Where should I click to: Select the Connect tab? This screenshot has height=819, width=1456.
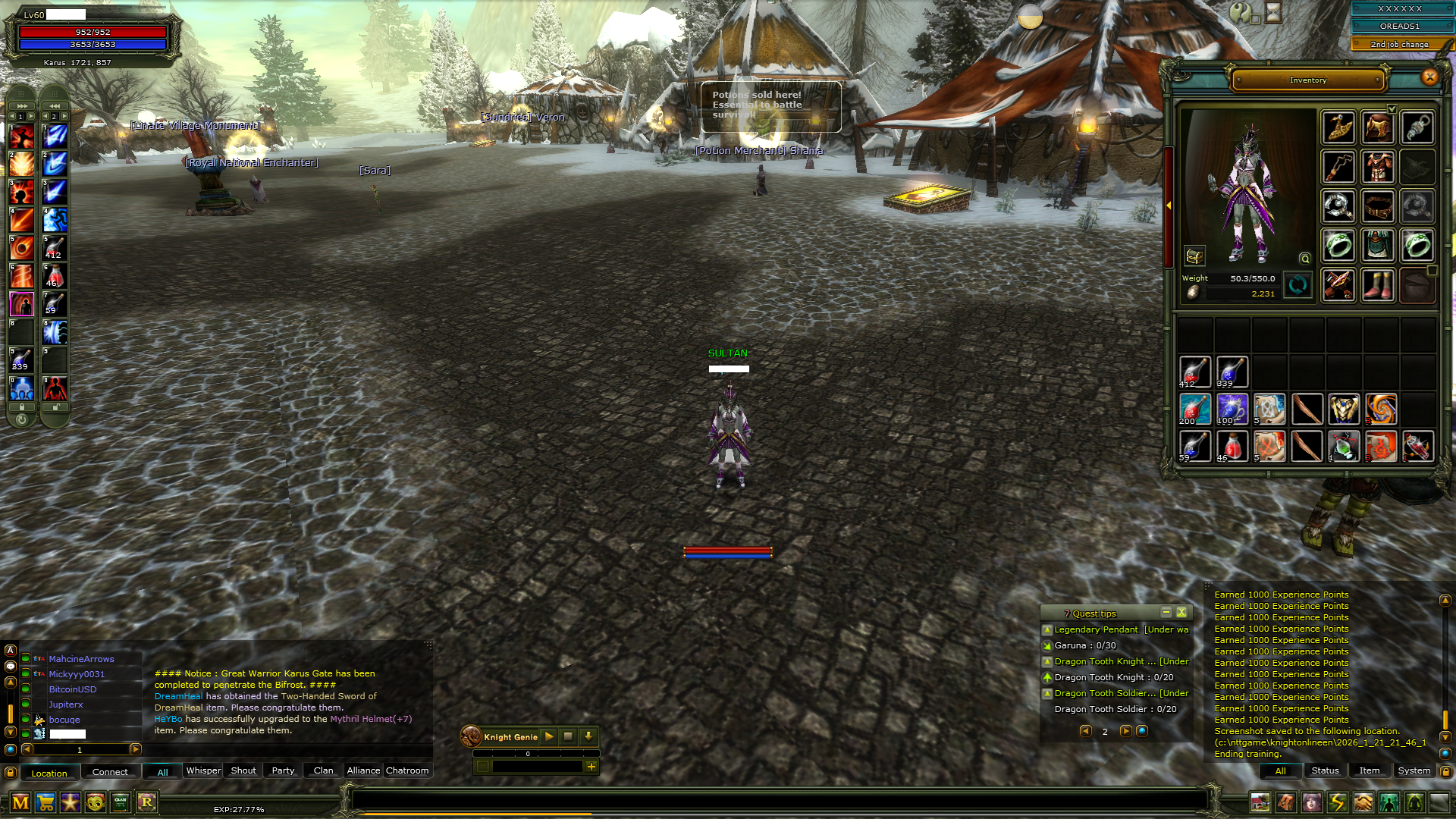click(x=110, y=772)
